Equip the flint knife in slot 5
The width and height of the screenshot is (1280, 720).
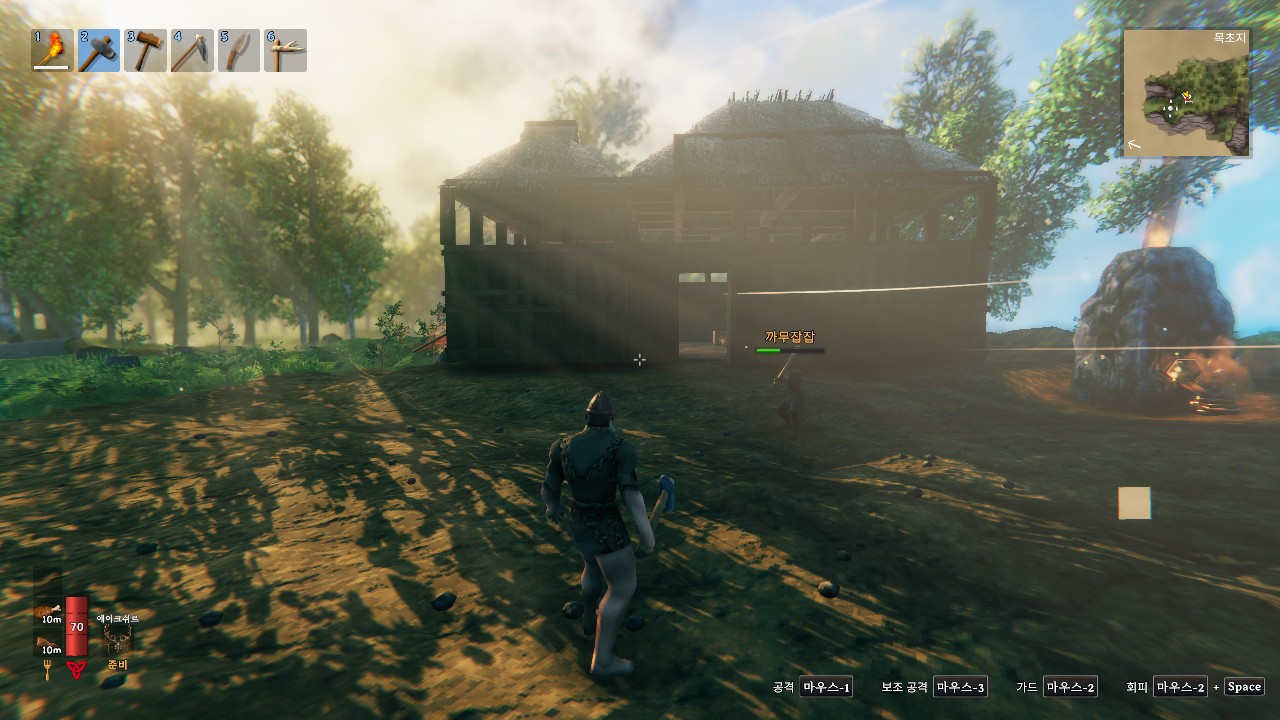(x=239, y=51)
